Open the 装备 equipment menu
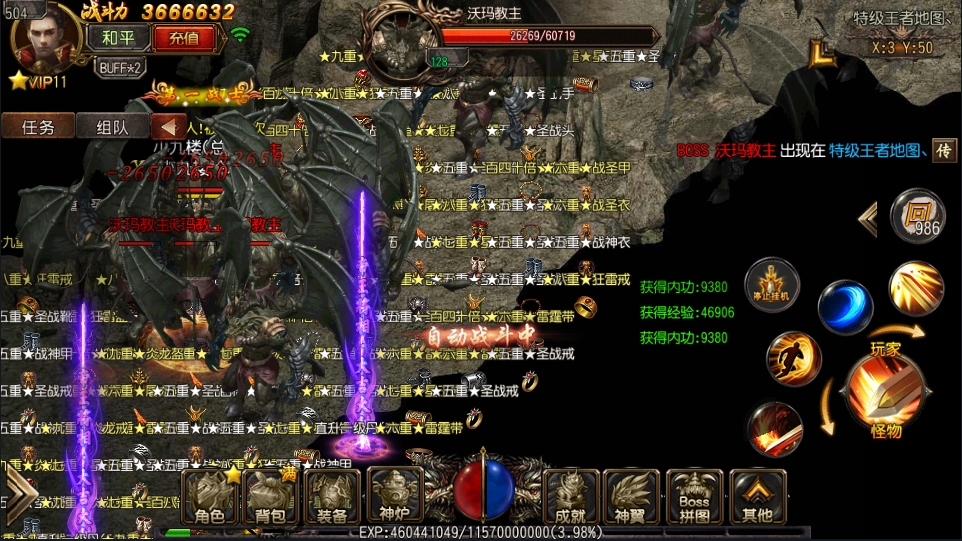The image size is (962, 541). (332, 497)
